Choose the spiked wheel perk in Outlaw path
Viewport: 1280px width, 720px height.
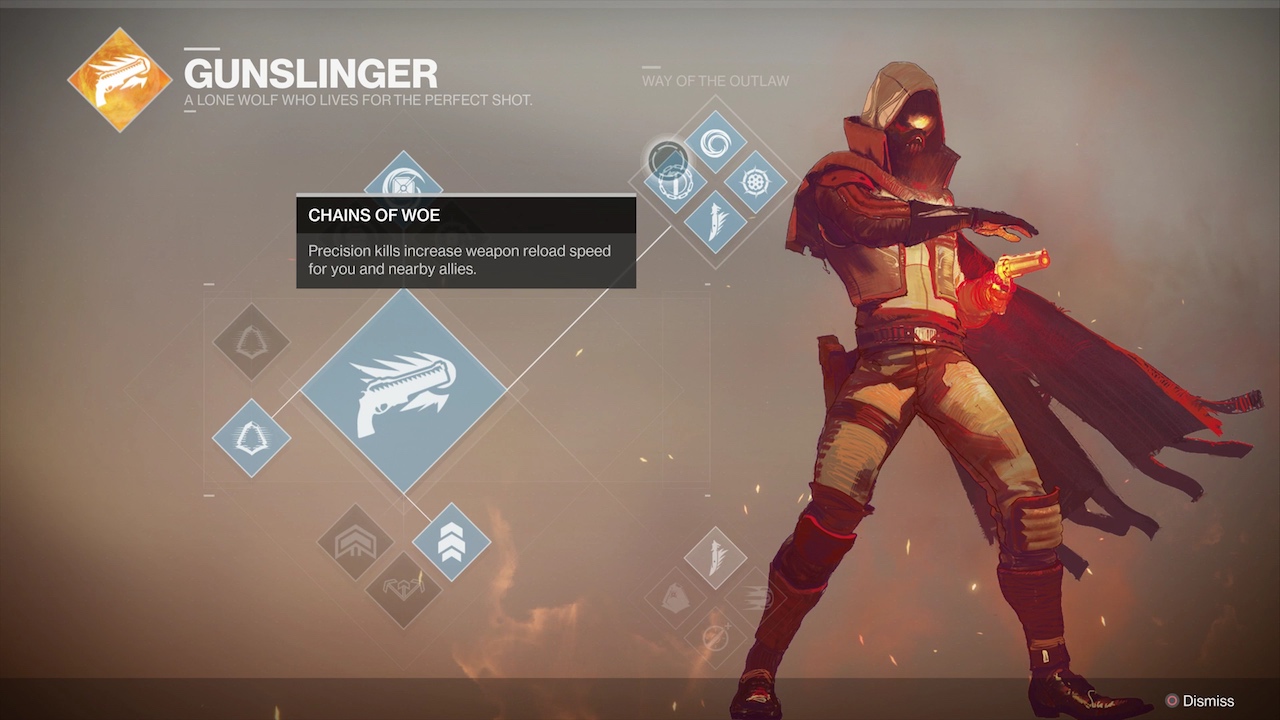tap(755, 183)
